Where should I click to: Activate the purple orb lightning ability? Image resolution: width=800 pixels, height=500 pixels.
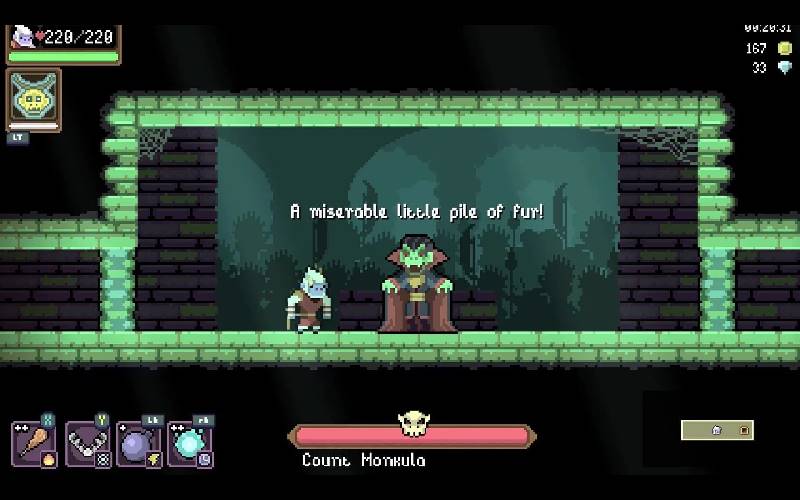click(x=139, y=443)
